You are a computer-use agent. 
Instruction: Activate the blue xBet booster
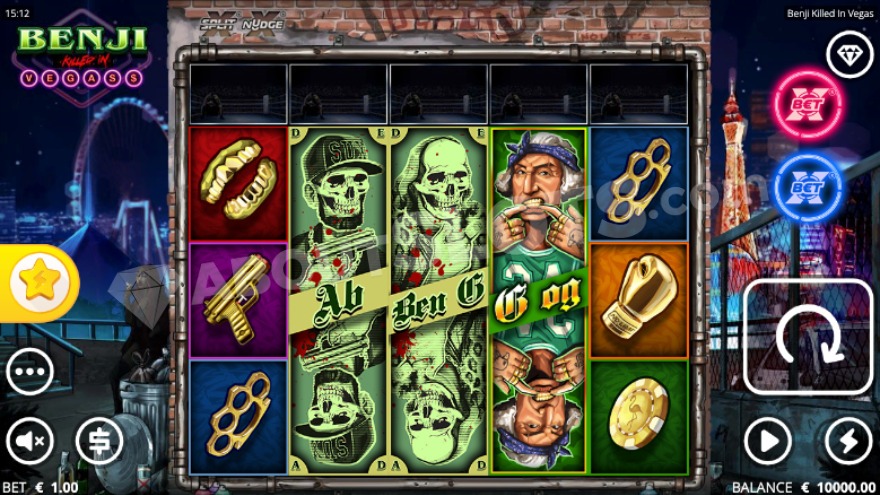point(807,187)
